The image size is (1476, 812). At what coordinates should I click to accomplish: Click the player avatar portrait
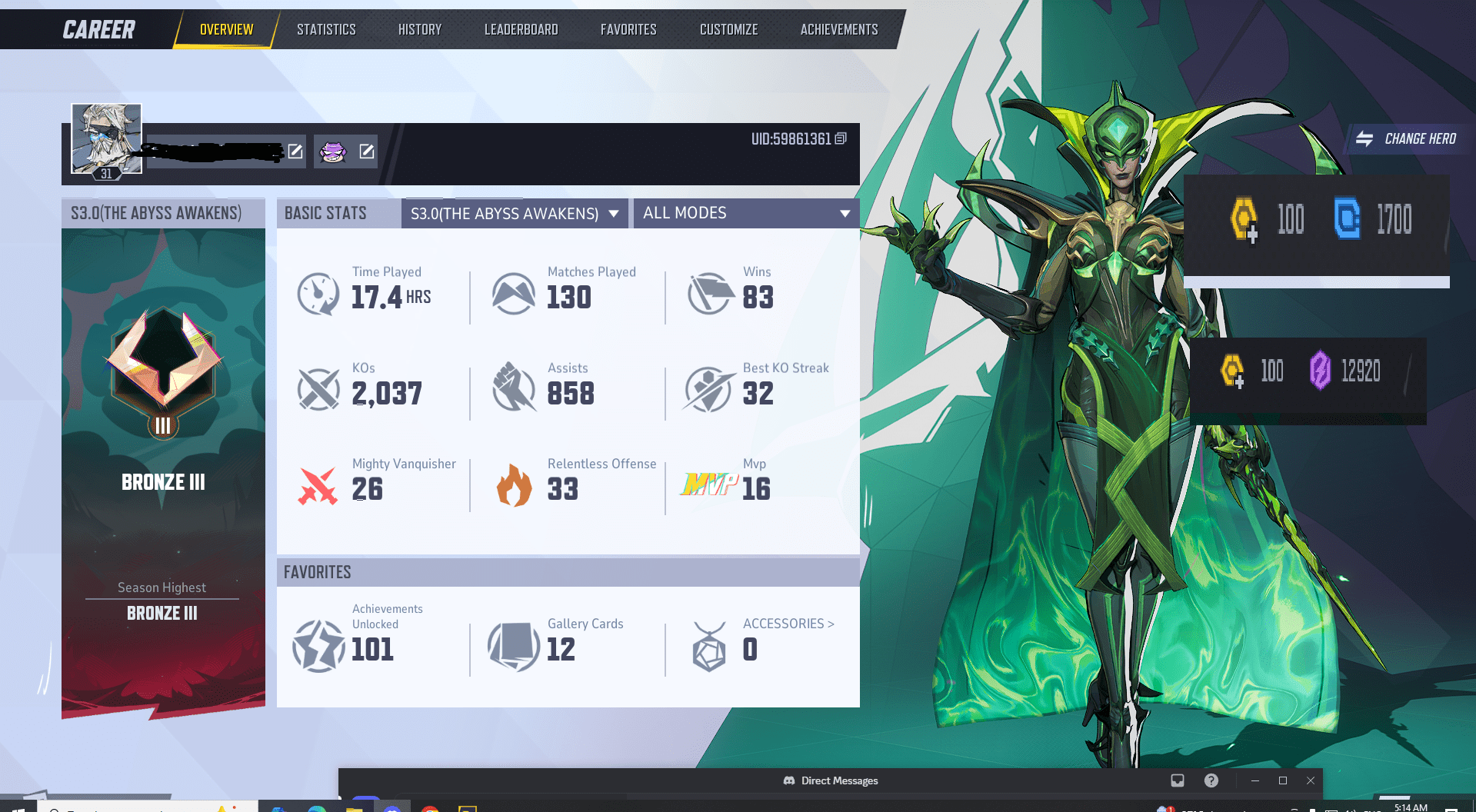pos(107,138)
